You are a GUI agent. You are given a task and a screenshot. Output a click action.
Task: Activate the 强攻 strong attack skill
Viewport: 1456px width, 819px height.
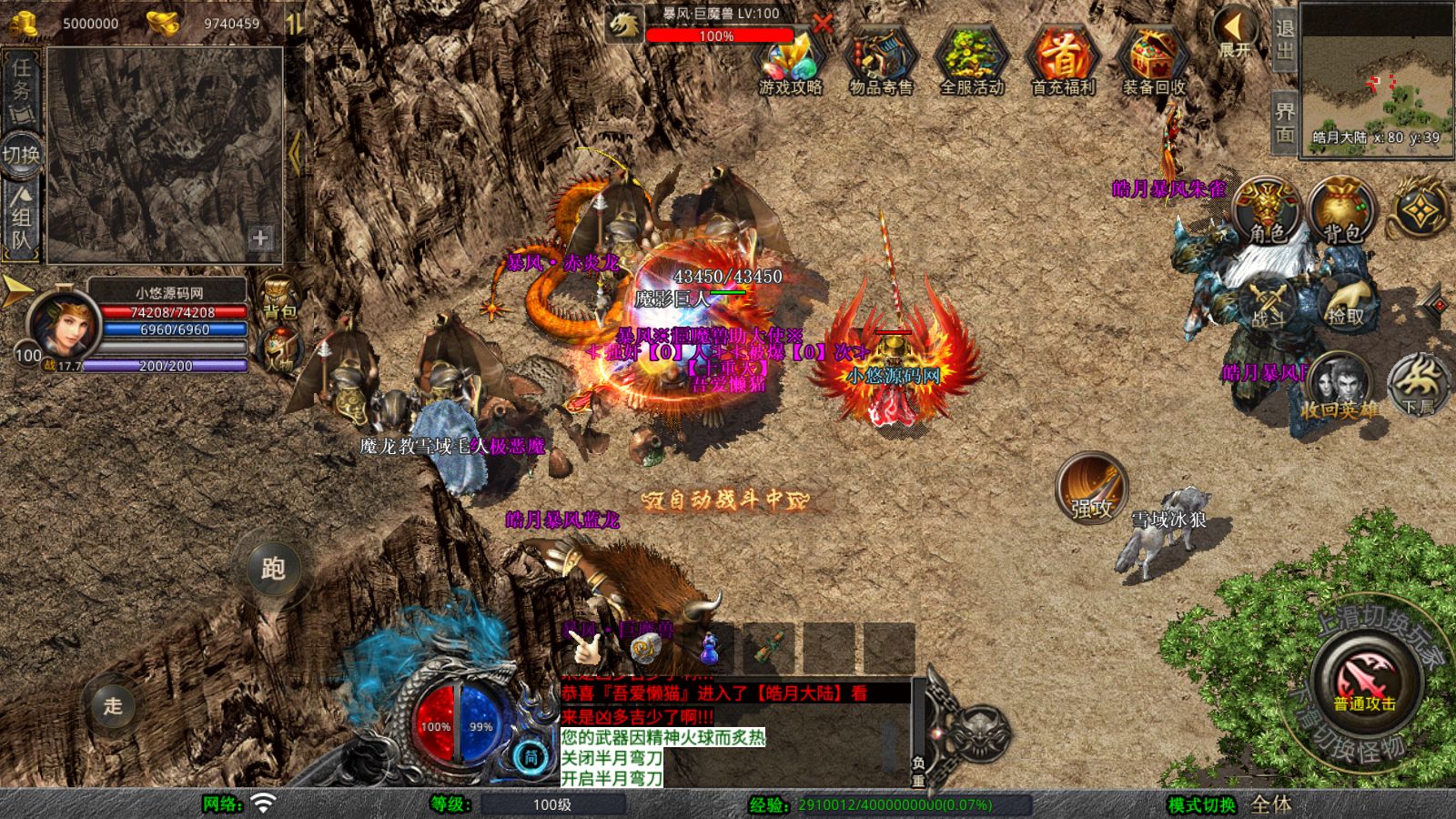point(1091,489)
